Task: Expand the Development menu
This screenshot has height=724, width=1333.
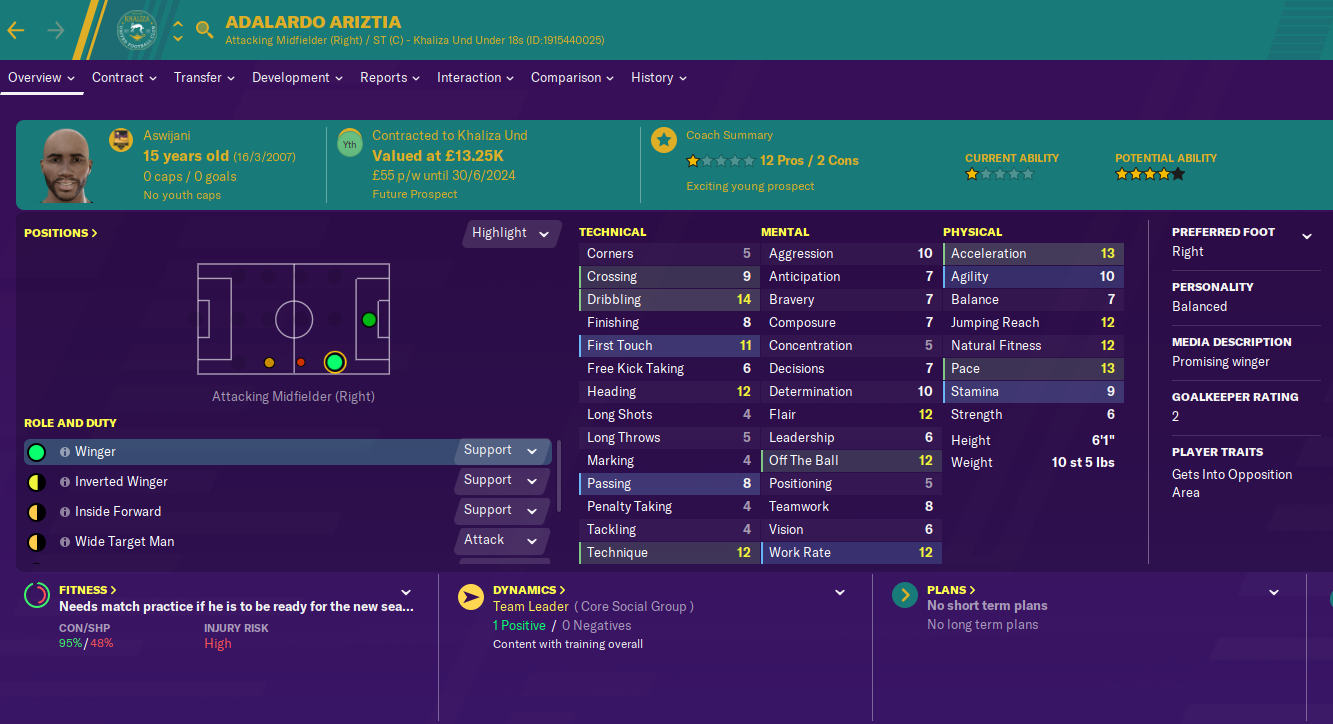Action: 297,78
